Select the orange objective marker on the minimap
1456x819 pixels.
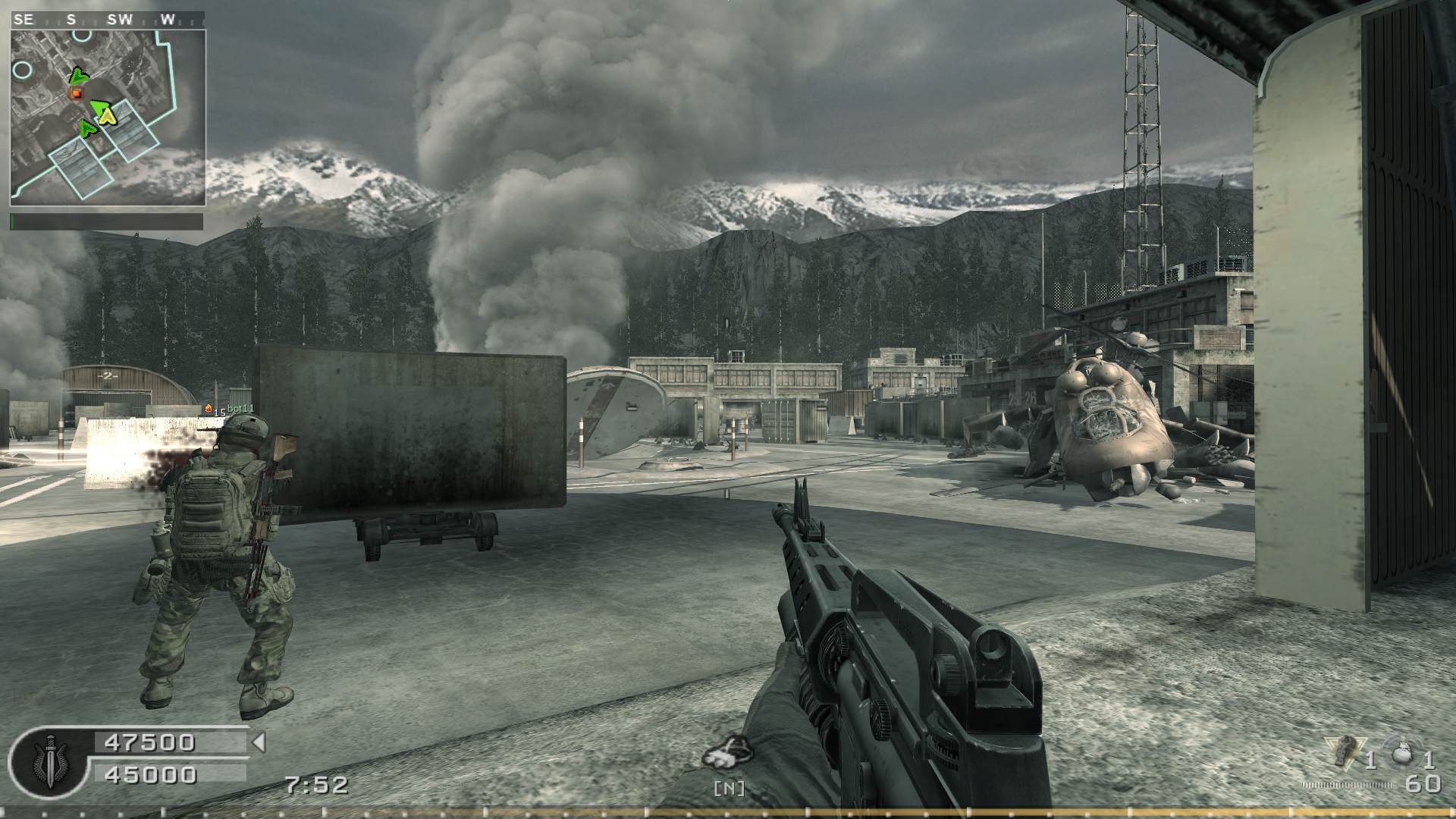76,93
